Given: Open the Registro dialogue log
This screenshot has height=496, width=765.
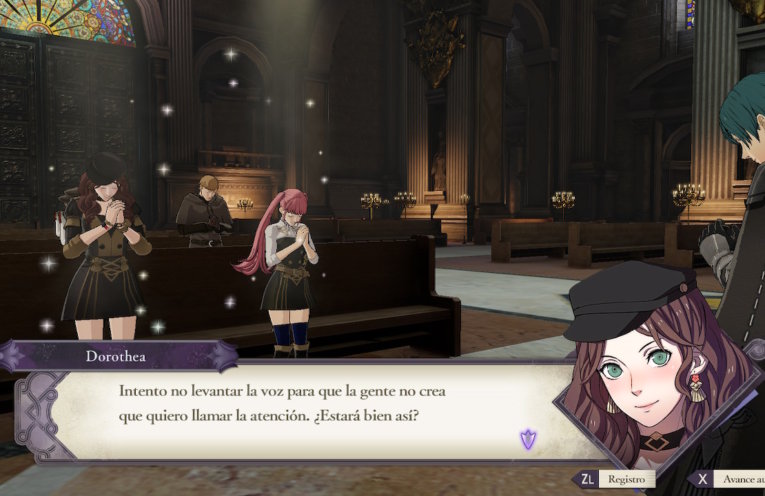Looking at the screenshot, I should coord(615,480).
